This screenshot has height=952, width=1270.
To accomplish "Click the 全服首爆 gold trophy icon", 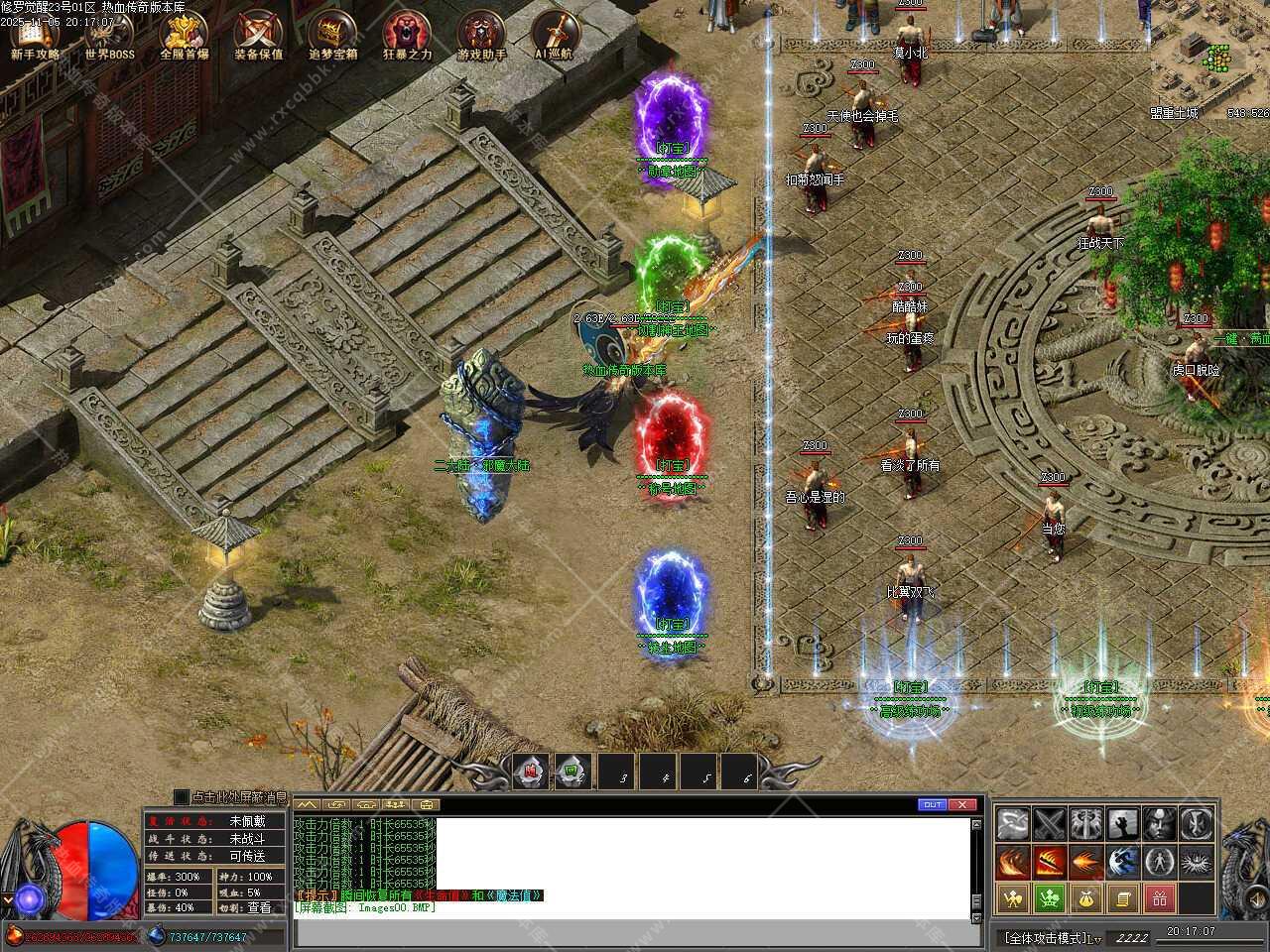I will tap(185, 37).
